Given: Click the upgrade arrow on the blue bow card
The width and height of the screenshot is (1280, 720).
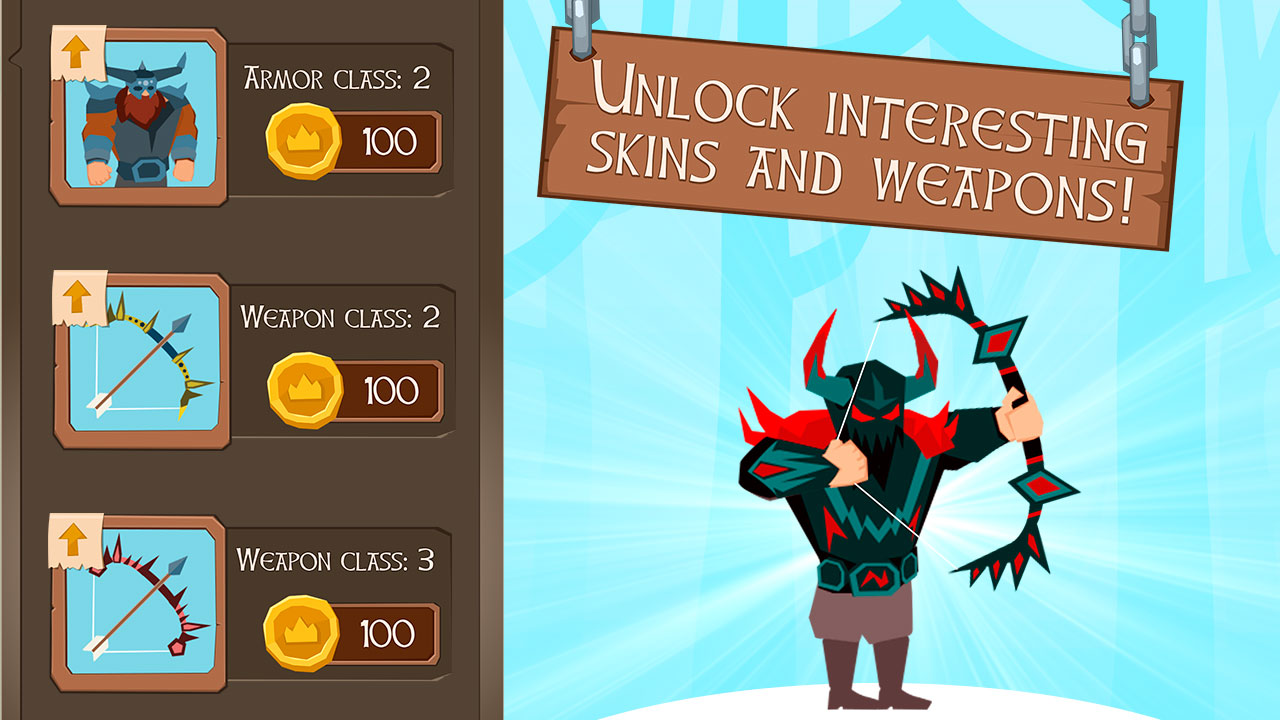Looking at the screenshot, I should [76, 298].
